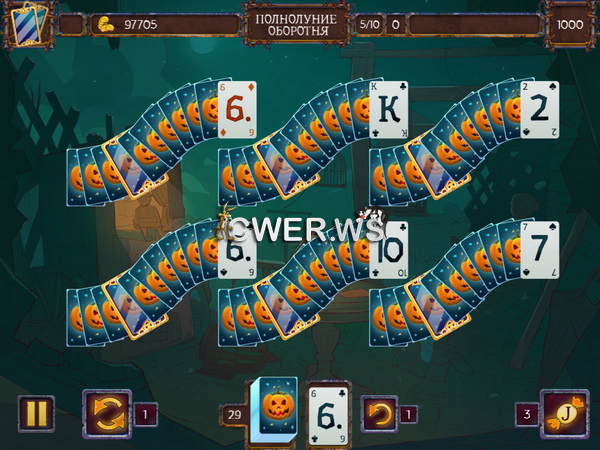
Task: Pick the King of clubs card
Action: click(389, 109)
